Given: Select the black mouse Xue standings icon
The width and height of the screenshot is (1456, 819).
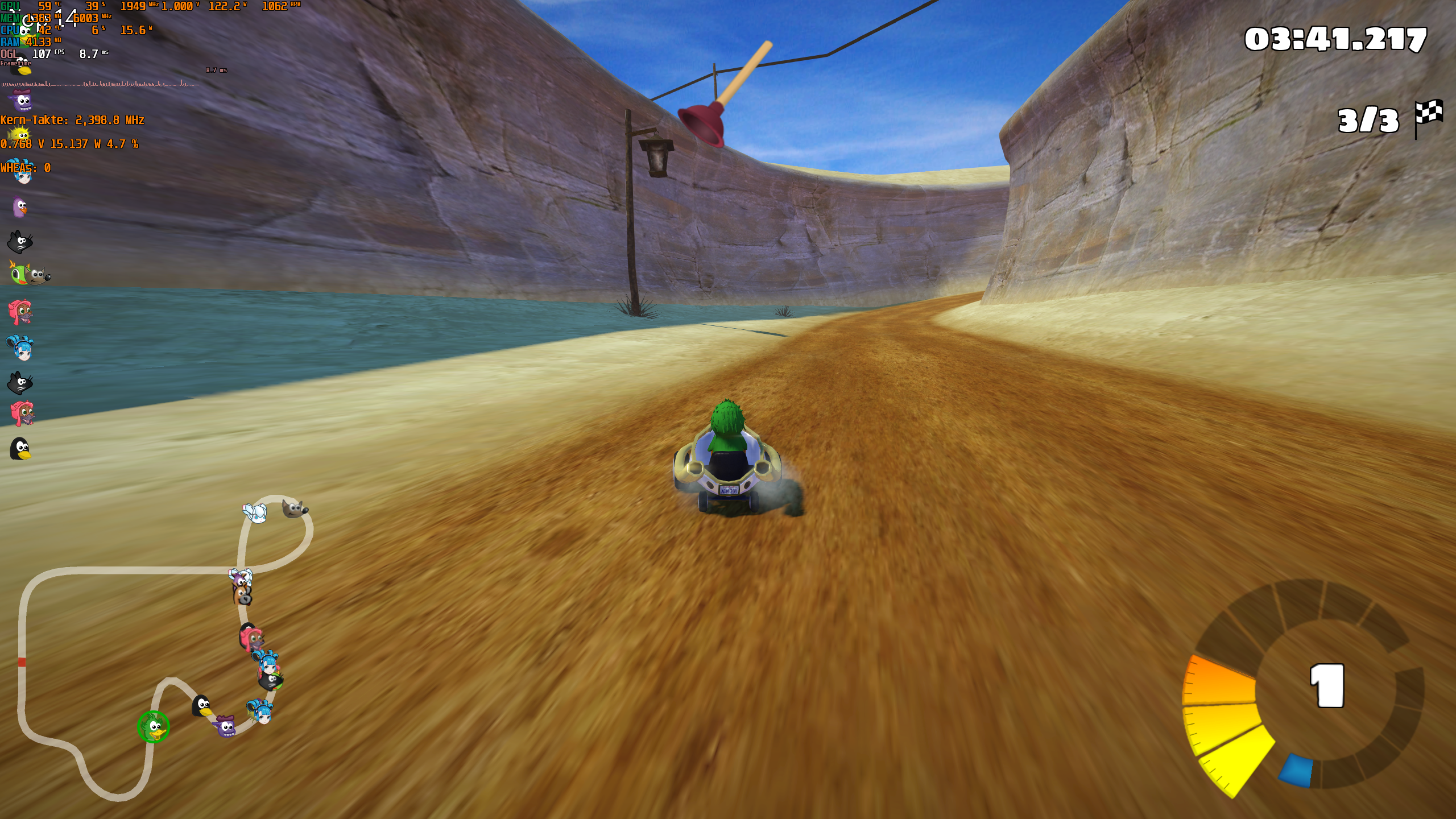Looking at the screenshot, I should [20, 242].
